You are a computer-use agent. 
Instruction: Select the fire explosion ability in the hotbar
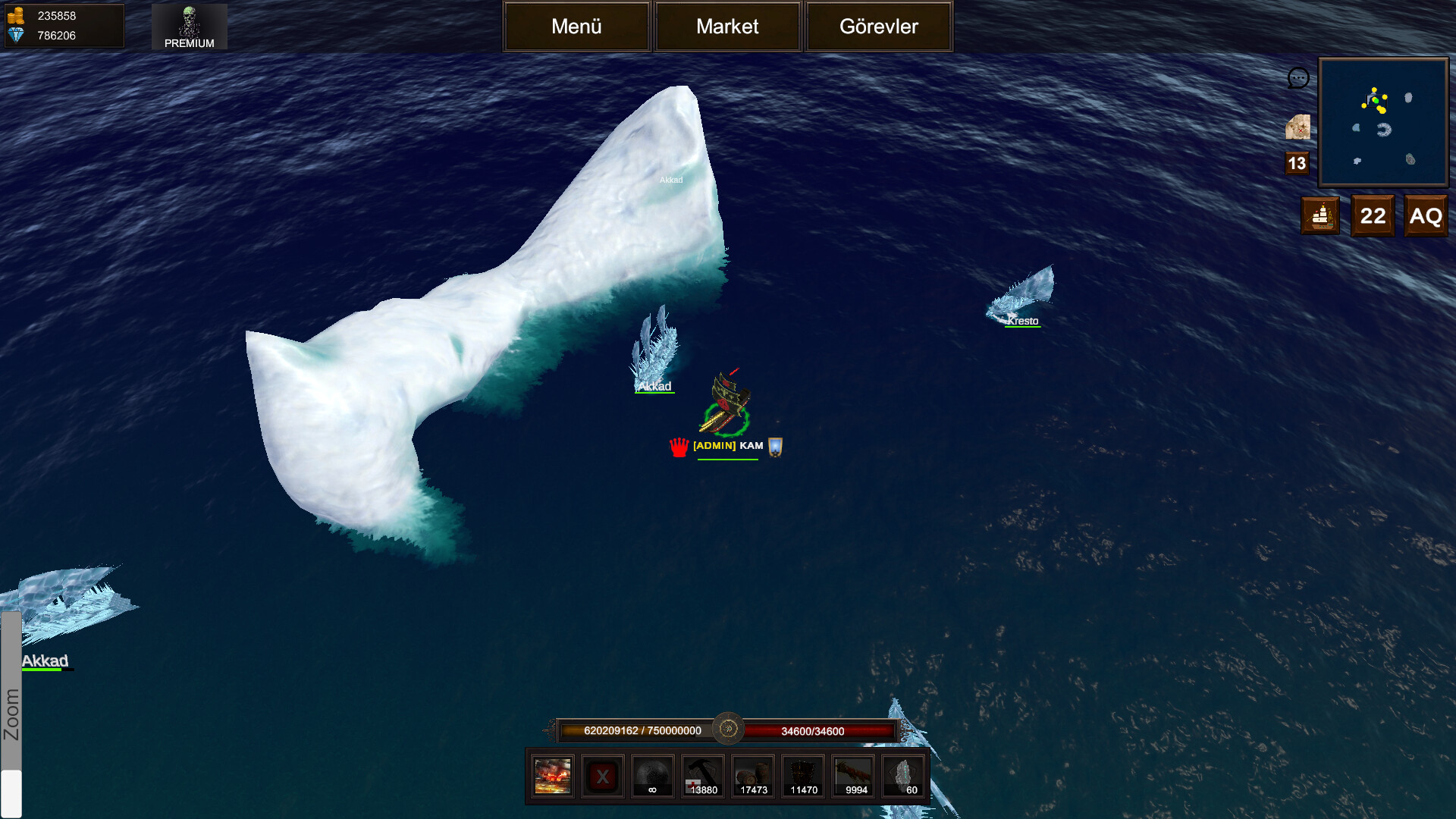coord(551,776)
